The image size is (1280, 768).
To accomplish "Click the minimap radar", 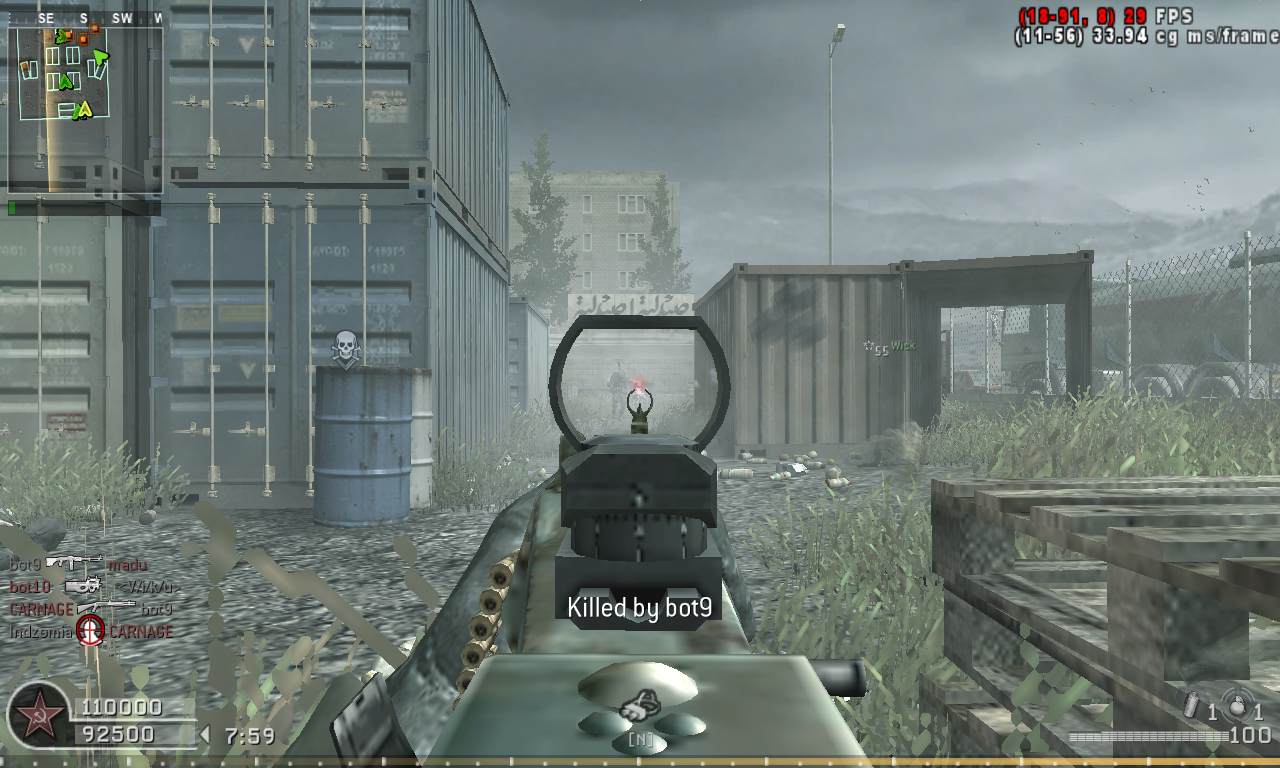I will 85,110.
